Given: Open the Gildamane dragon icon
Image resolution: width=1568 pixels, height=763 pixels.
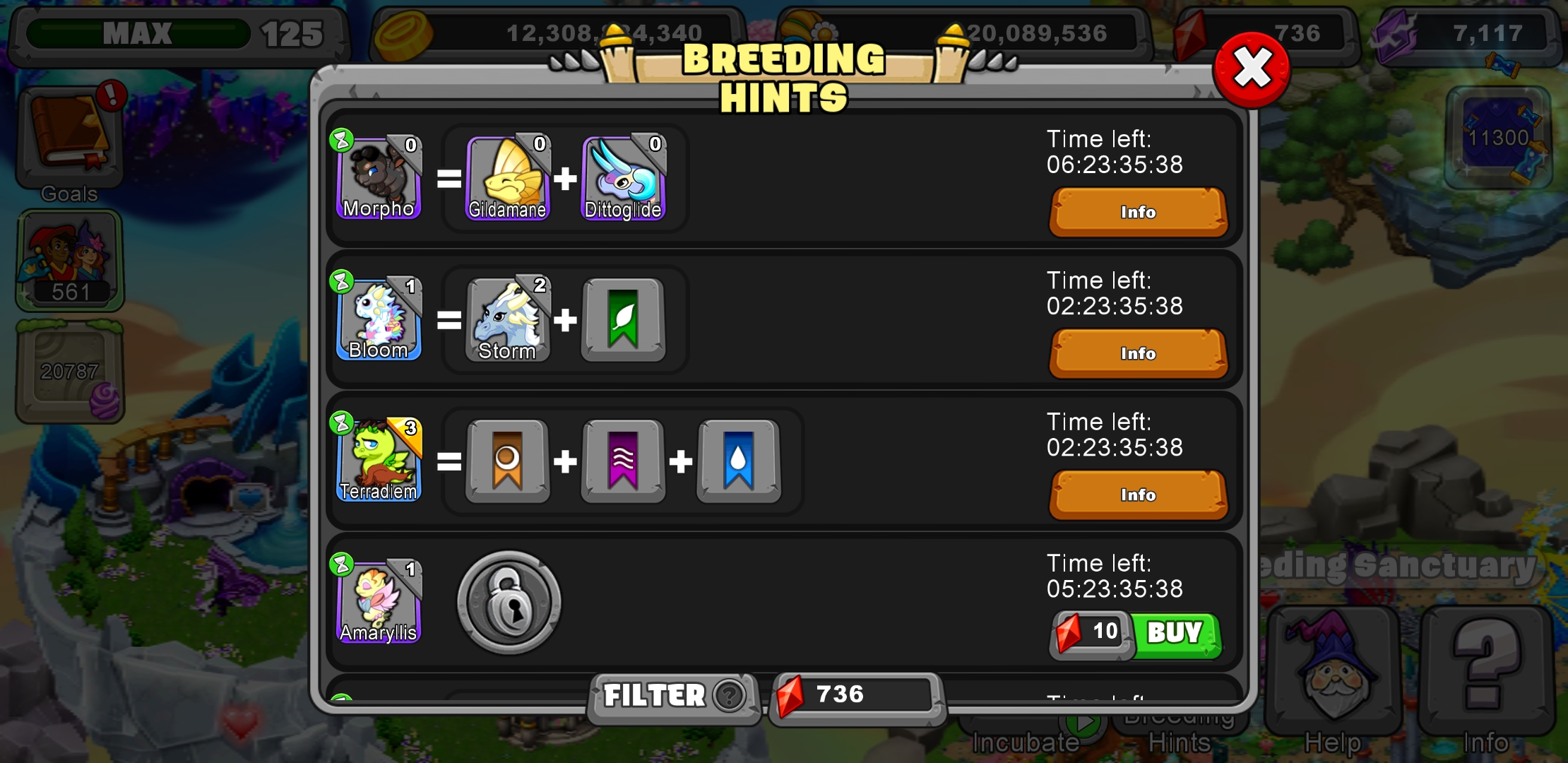Looking at the screenshot, I should click(507, 177).
